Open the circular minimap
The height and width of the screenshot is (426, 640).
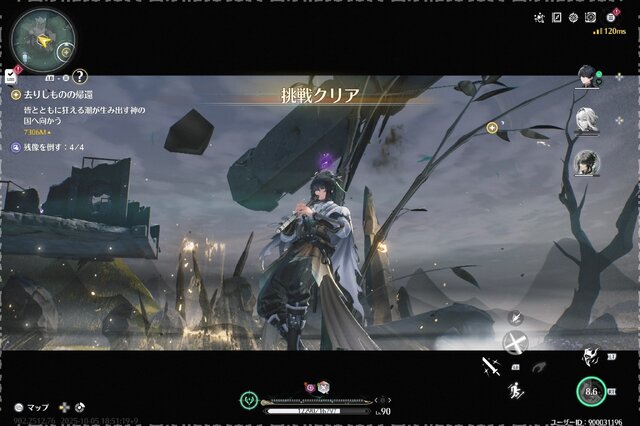tap(42, 39)
